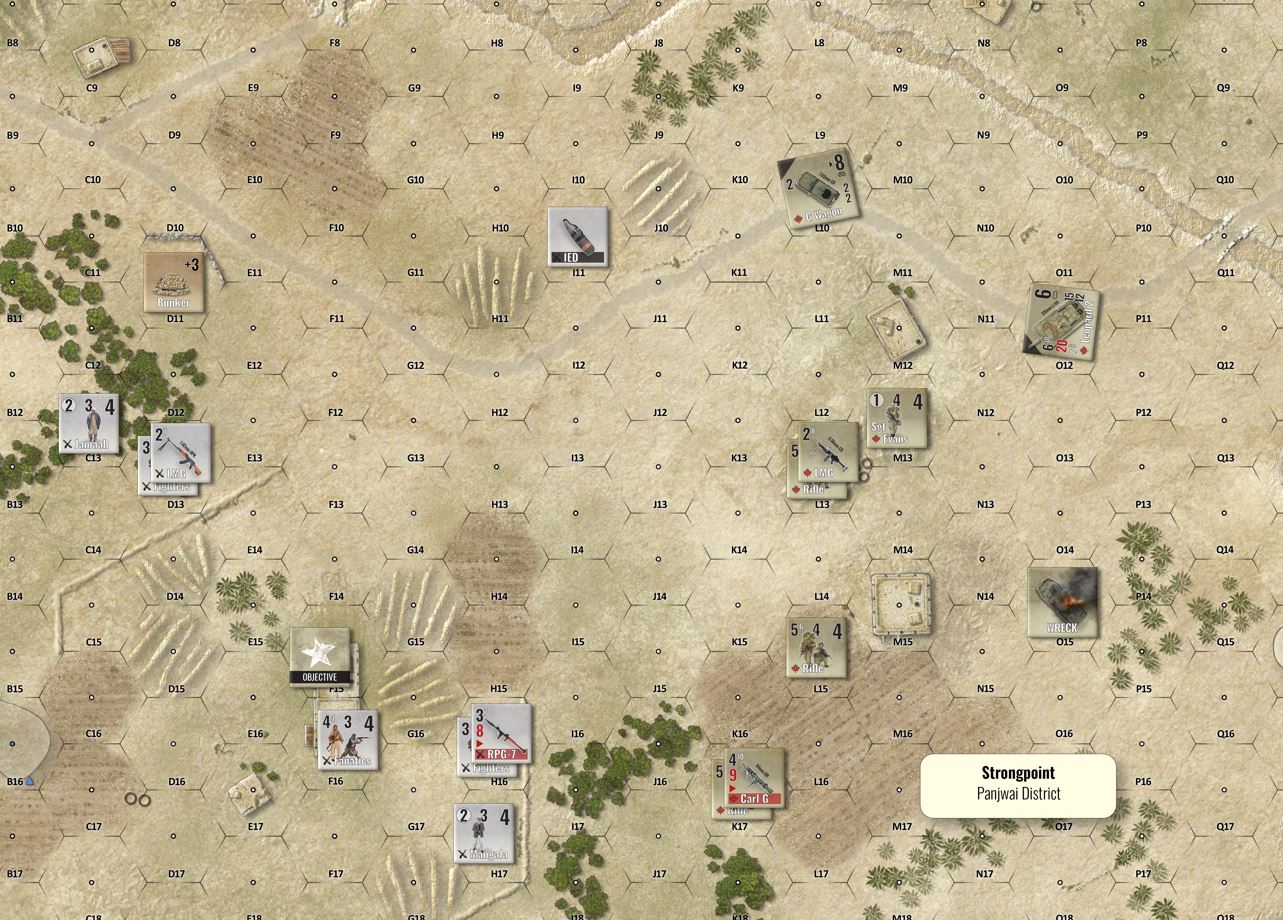Select the Fanatics squad counter
Screen dimensions: 1283x920
(348, 739)
